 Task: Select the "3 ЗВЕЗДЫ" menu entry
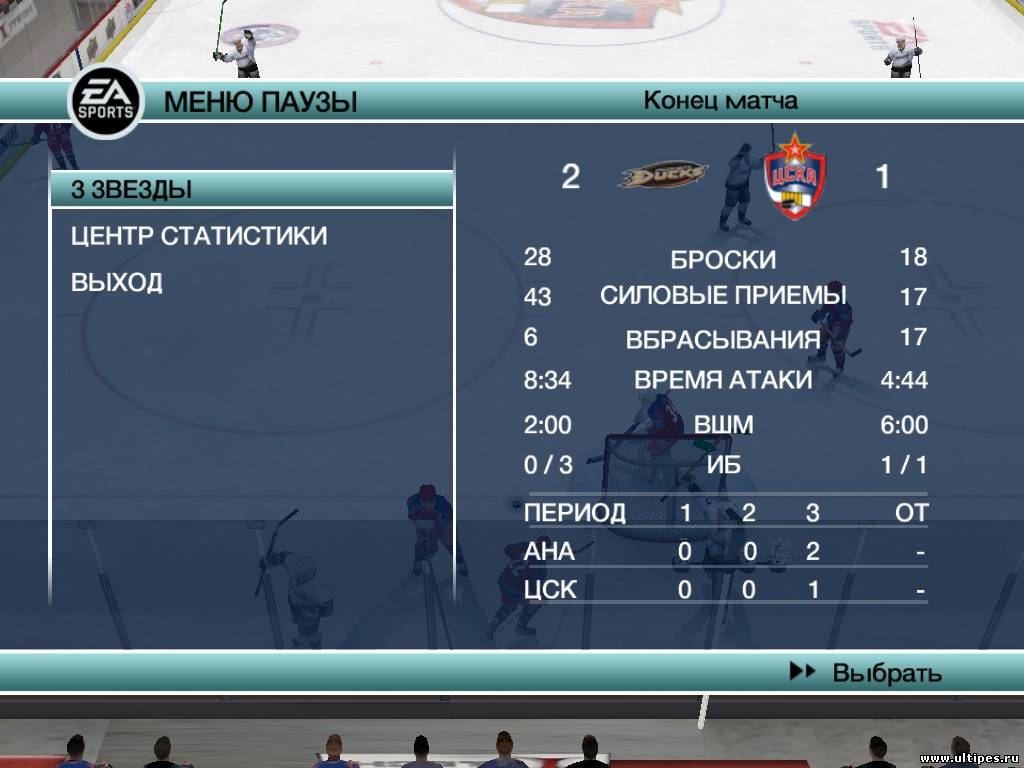tap(250, 189)
